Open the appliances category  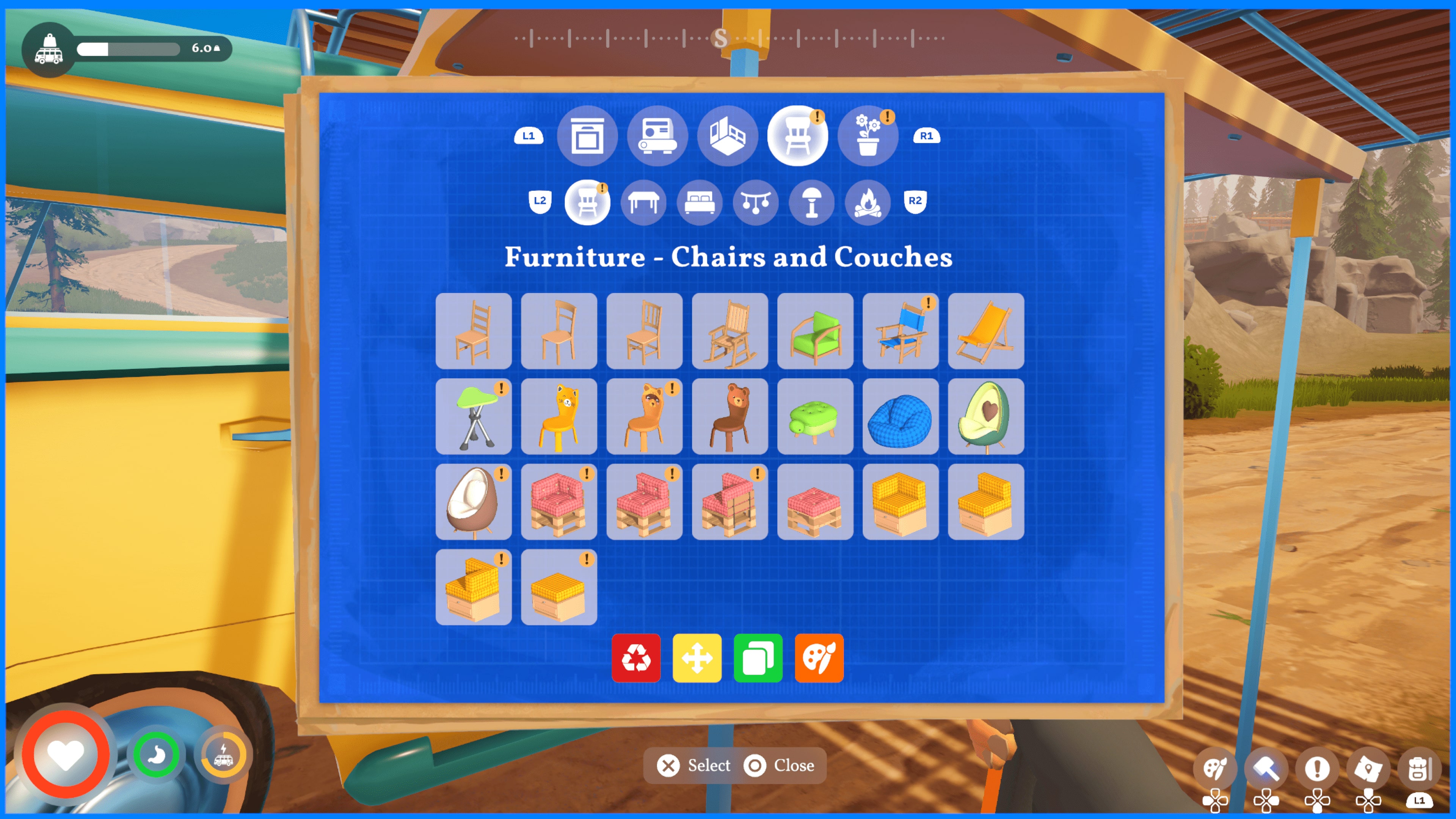pyautogui.click(x=657, y=136)
